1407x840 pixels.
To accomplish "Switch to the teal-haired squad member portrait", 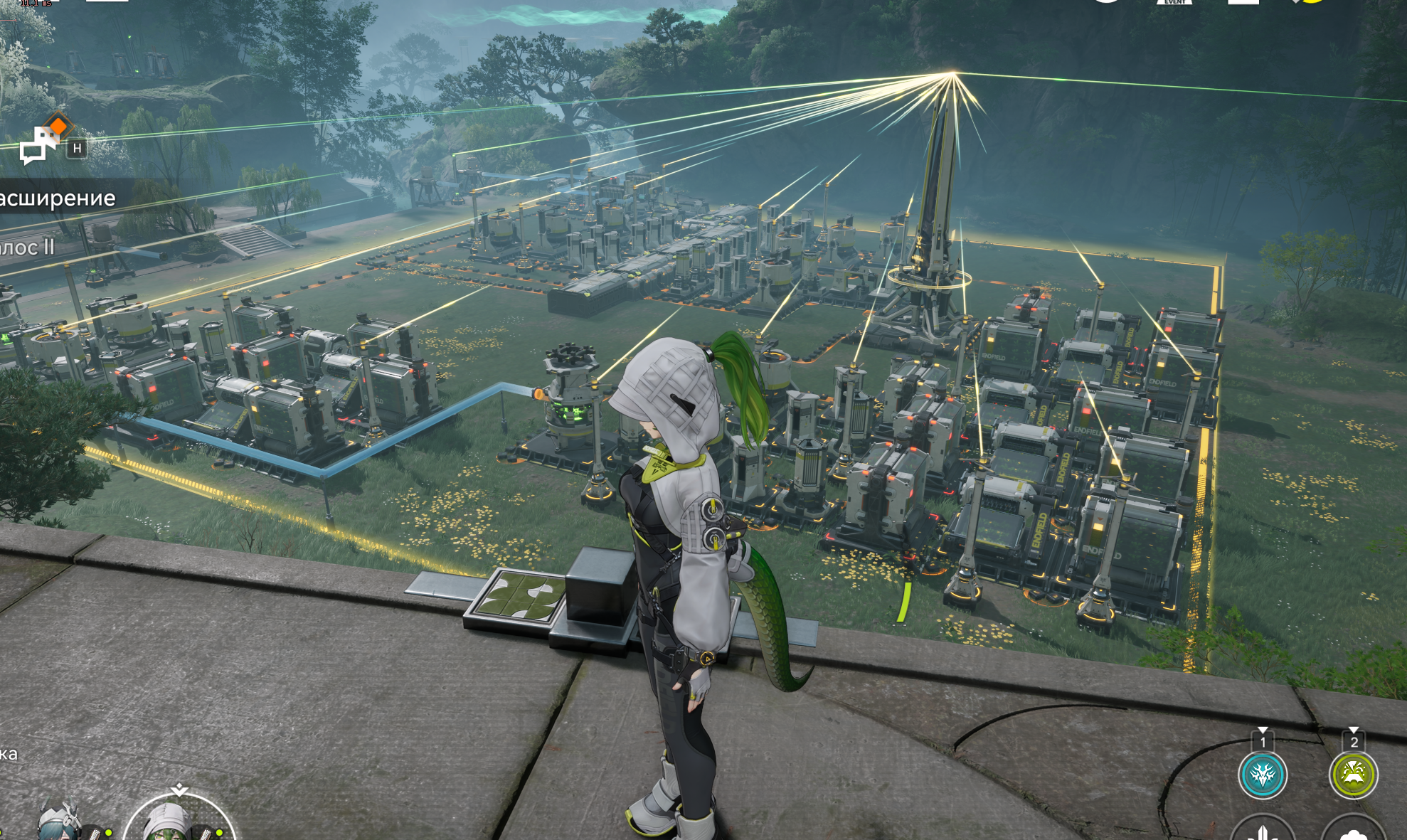I will [x=60, y=824].
